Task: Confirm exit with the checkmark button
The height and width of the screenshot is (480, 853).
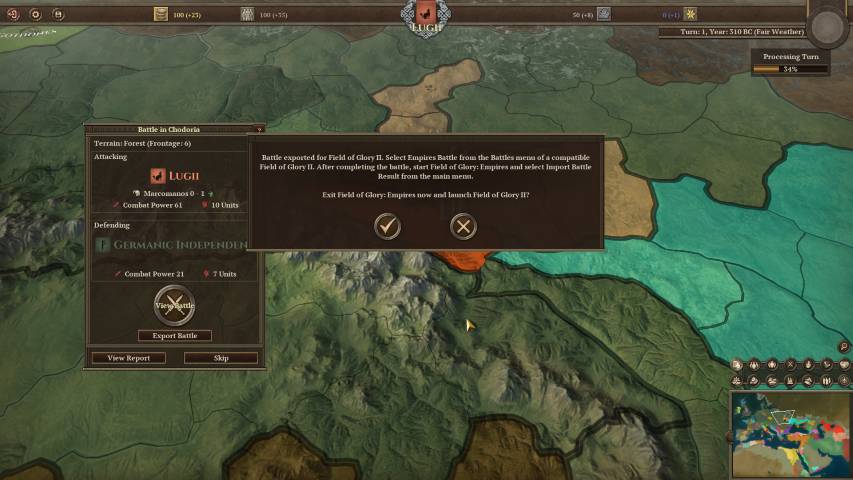Action: tap(387, 226)
